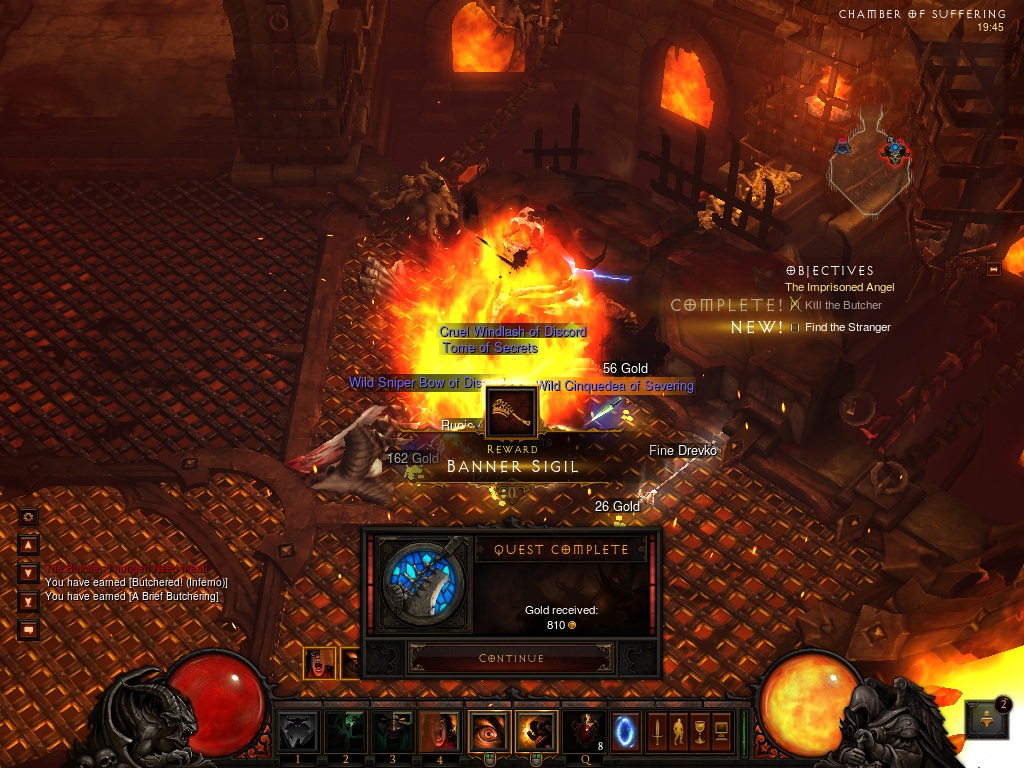Open chat settings gear button
This screenshot has height=768, width=1024.
point(28,517)
